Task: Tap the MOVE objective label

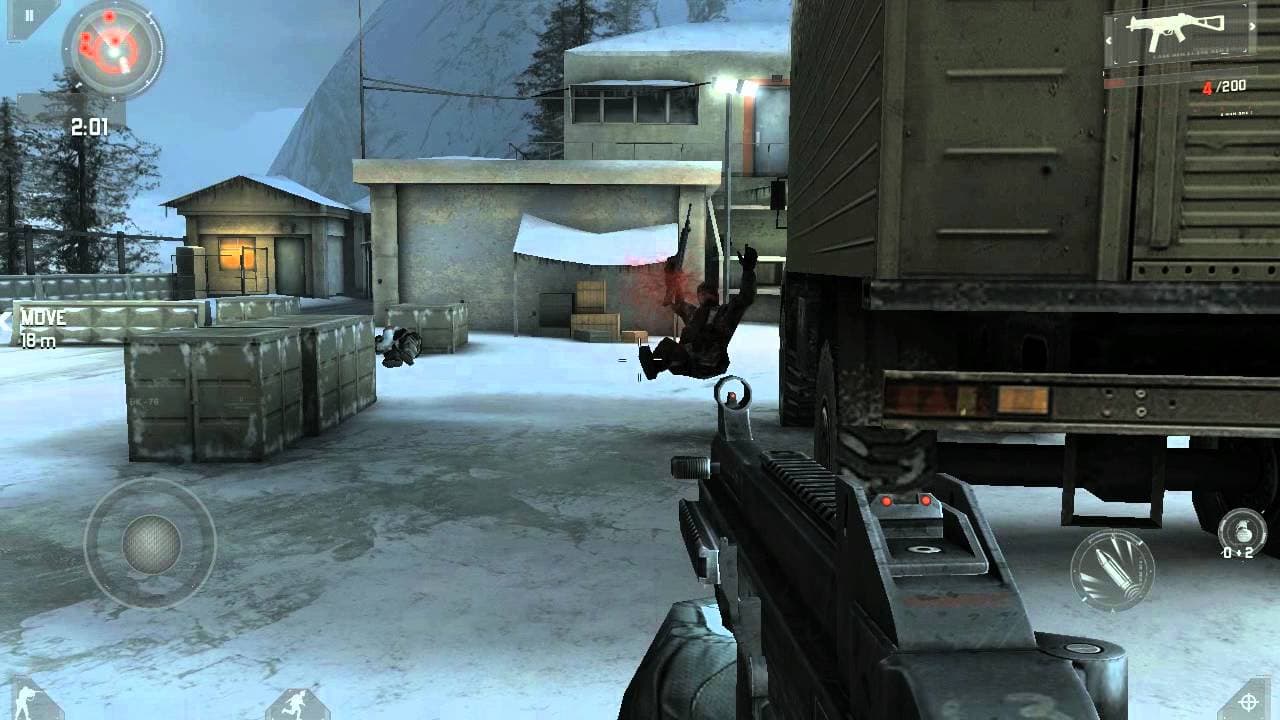Action: click(46, 318)
